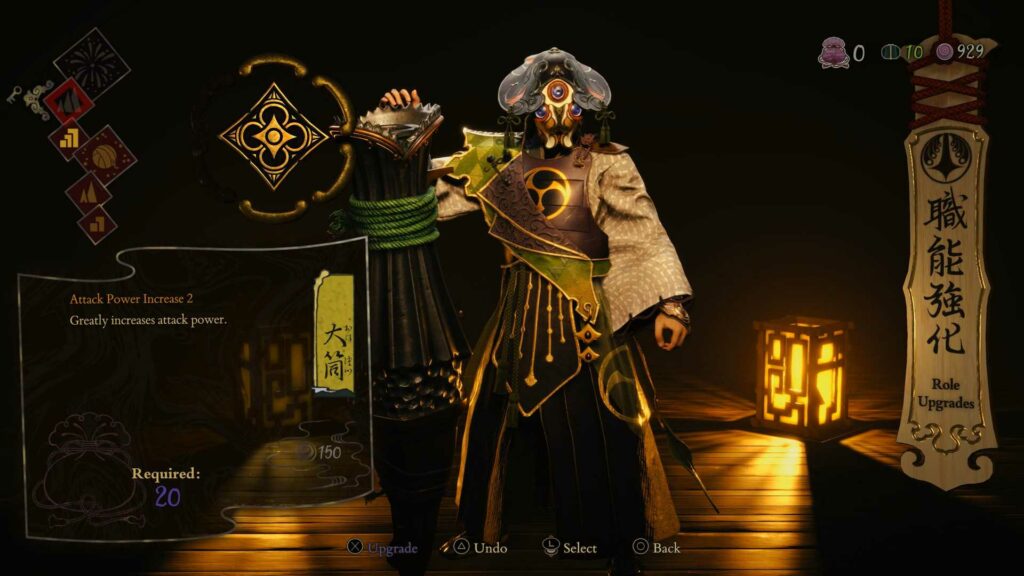Select the three-bar upgrade node
This screenshot has height=576, width=1024.
pos(69,140)
